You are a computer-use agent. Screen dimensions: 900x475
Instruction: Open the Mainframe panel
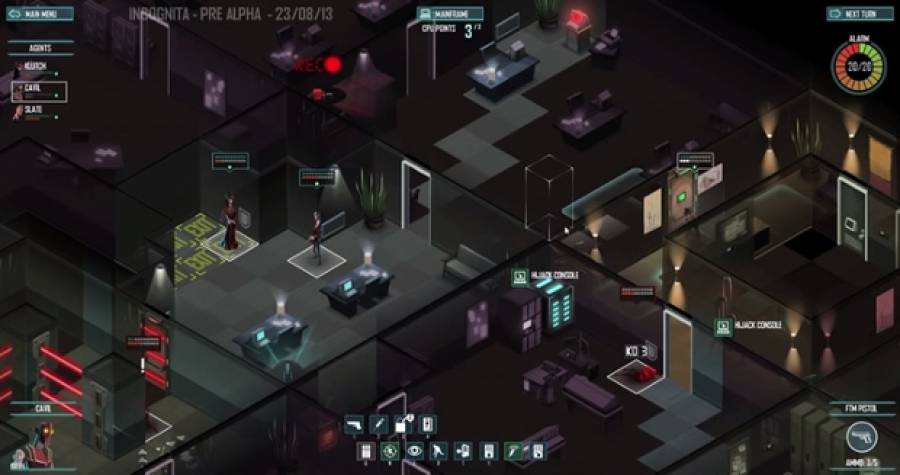451,14
